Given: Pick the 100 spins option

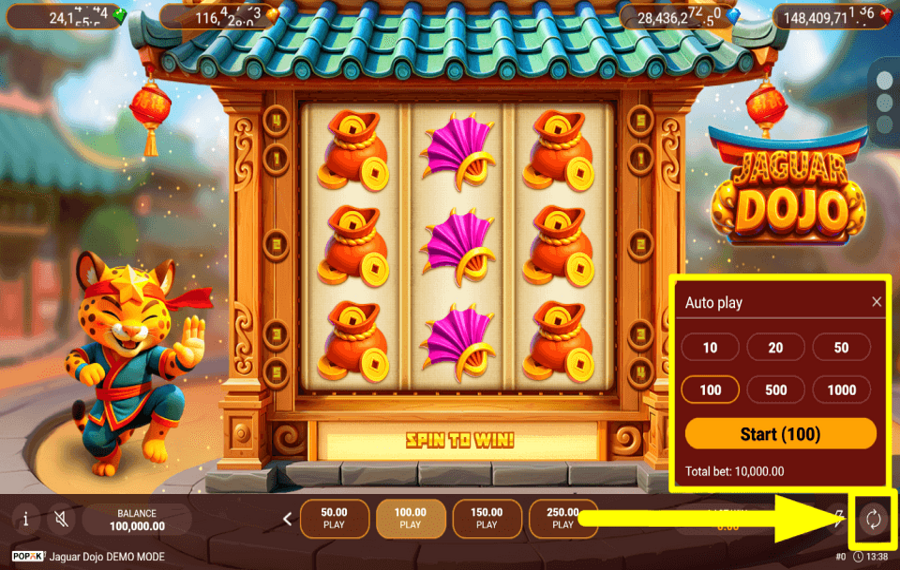Looking at the screenshot, I should pos(710,390).
